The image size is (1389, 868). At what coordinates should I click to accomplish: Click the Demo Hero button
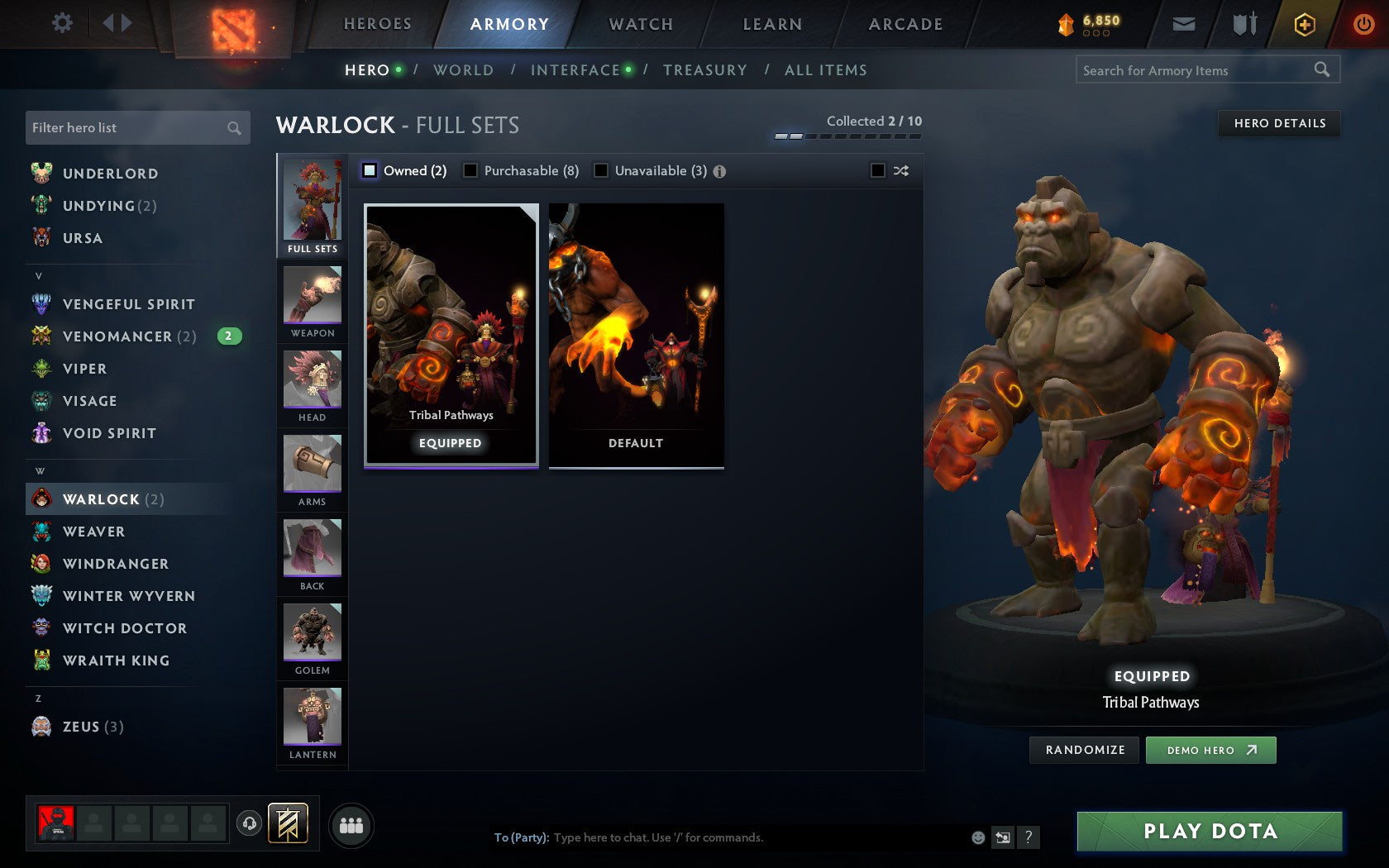1210,750
